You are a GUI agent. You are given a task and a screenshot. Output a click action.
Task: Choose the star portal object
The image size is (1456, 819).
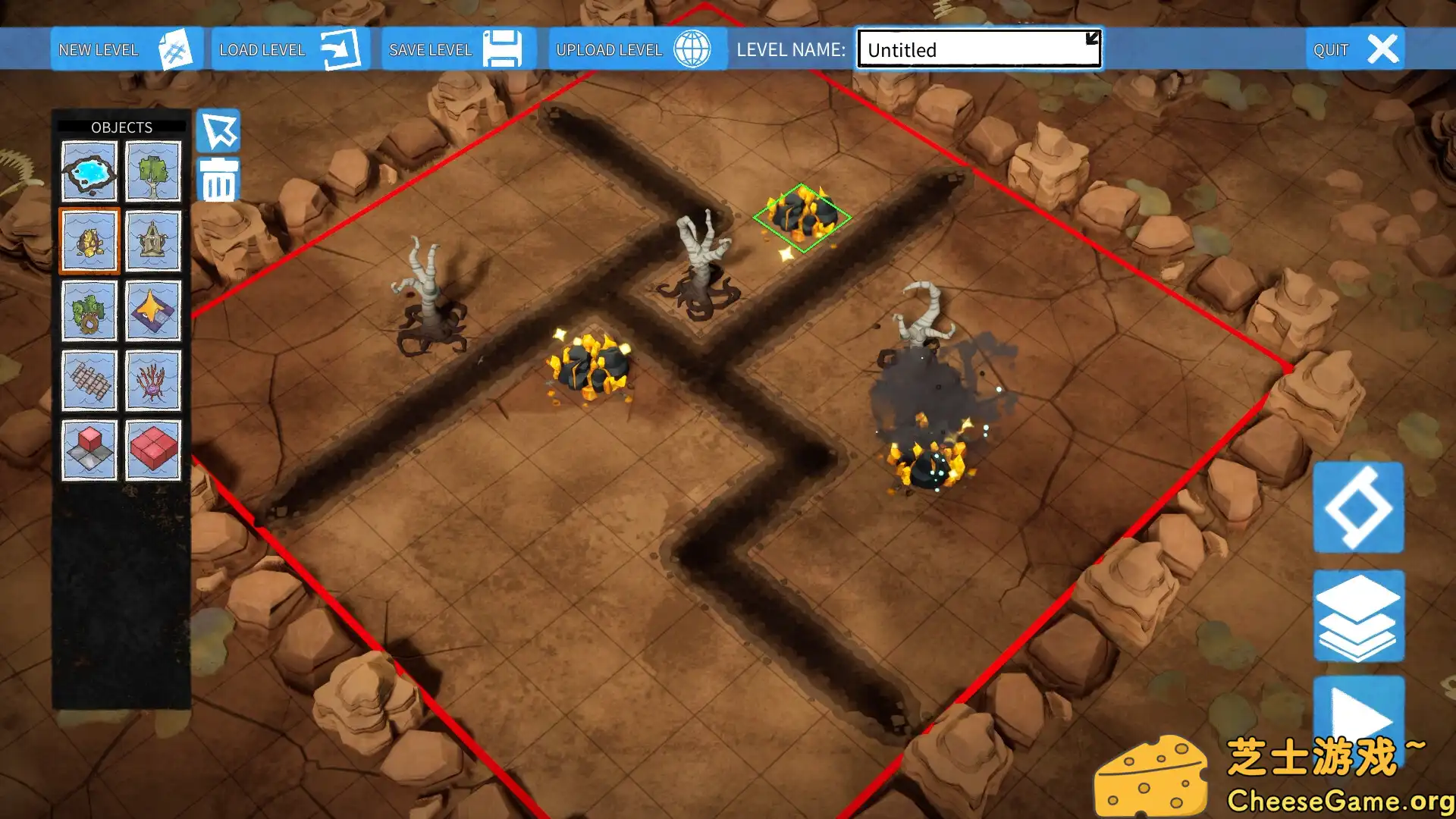[152, 310]
